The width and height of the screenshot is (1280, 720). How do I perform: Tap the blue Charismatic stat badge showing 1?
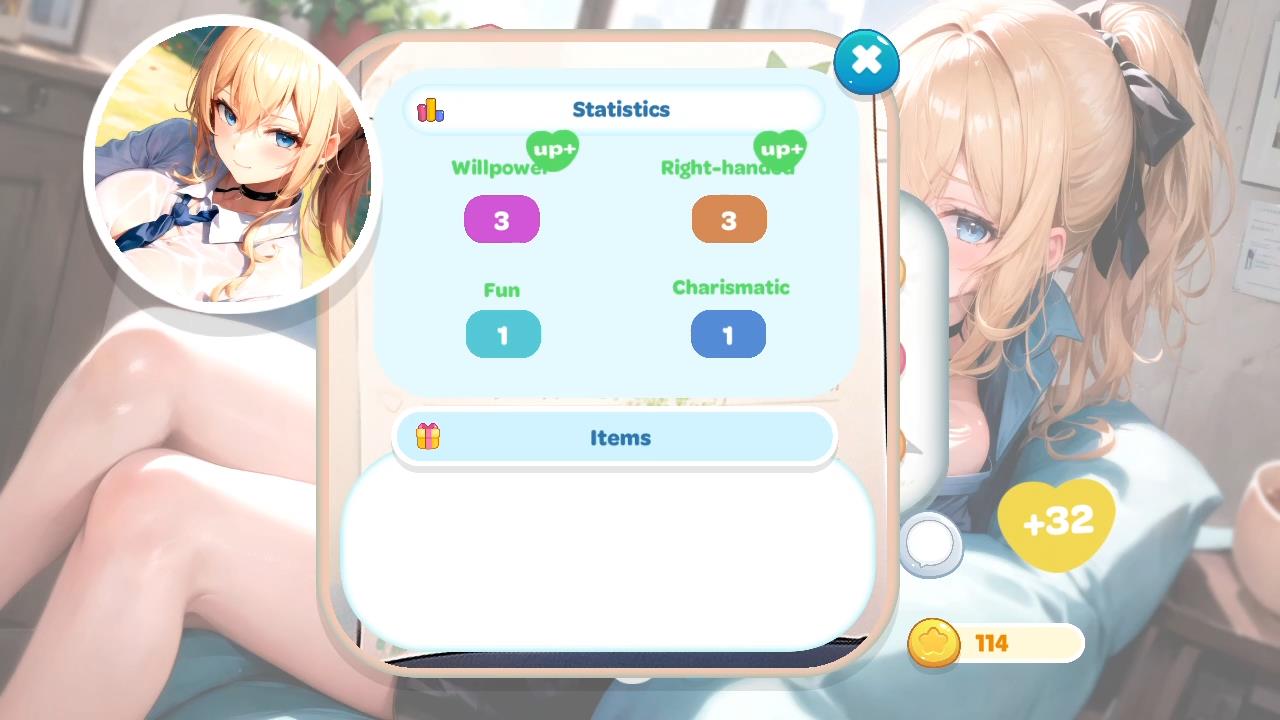pos(728,334)
